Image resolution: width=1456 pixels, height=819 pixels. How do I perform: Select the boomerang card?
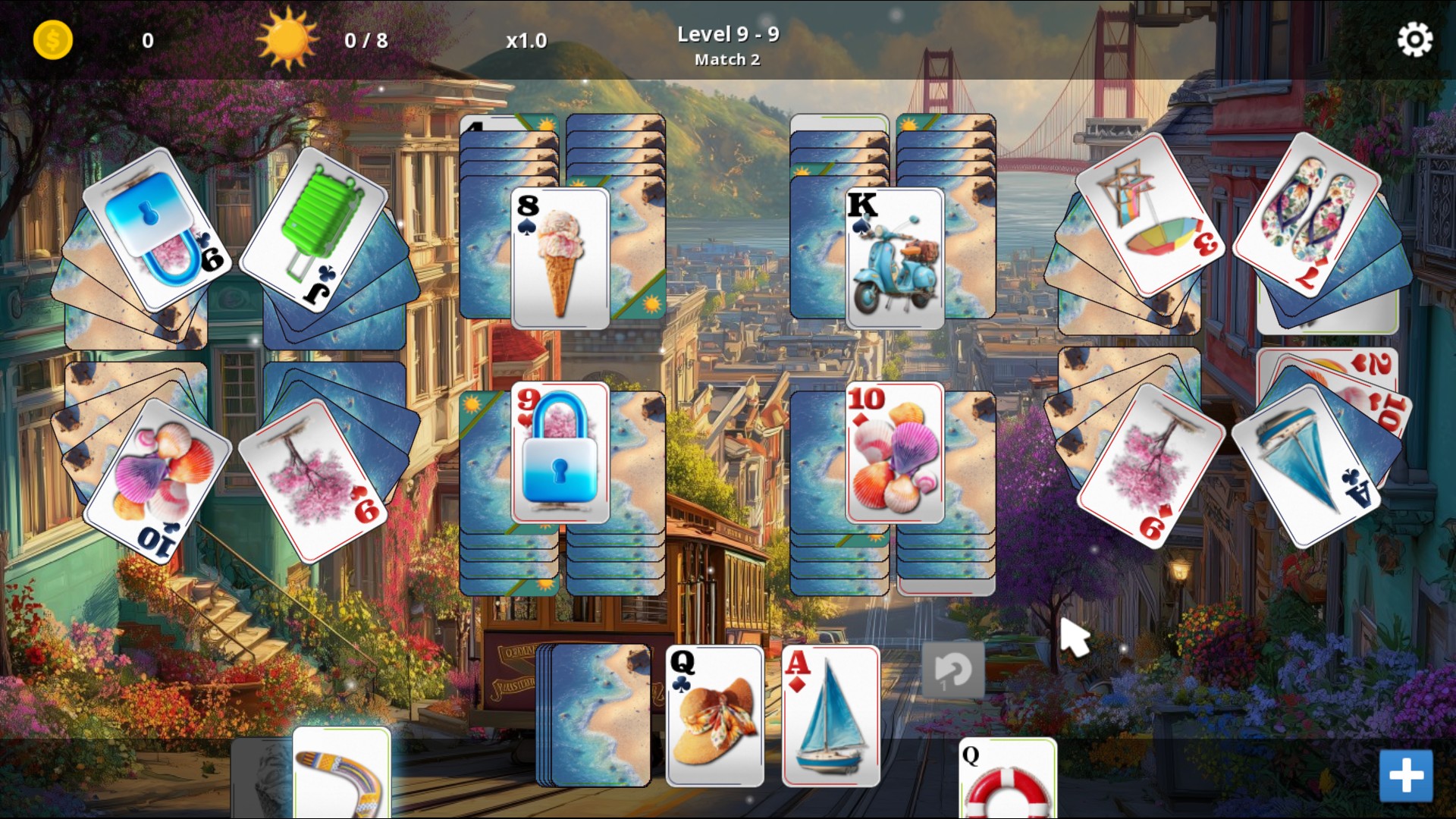coord(341,773)
